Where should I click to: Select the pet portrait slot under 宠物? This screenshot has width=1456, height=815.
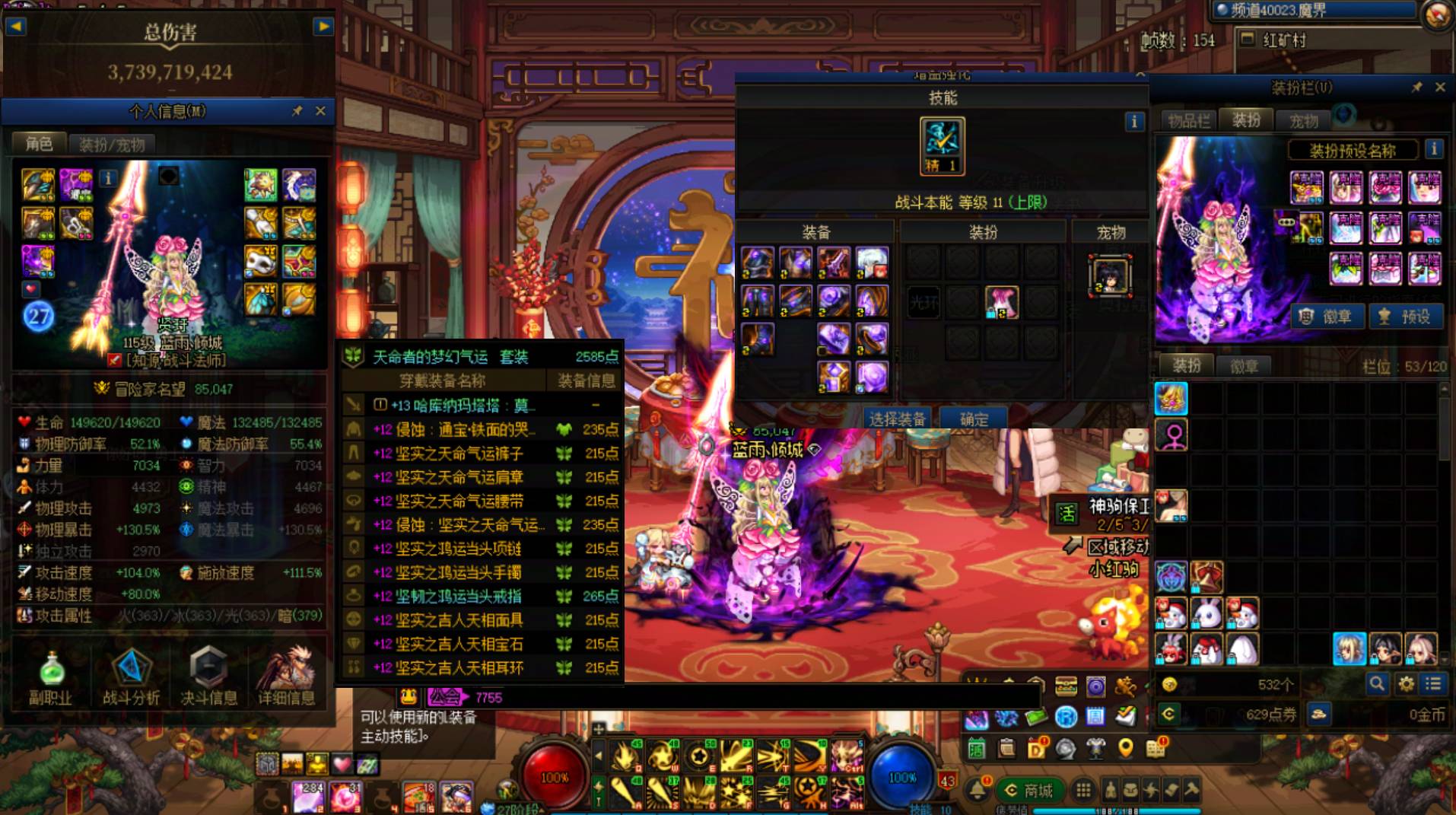click(1110, 275)
